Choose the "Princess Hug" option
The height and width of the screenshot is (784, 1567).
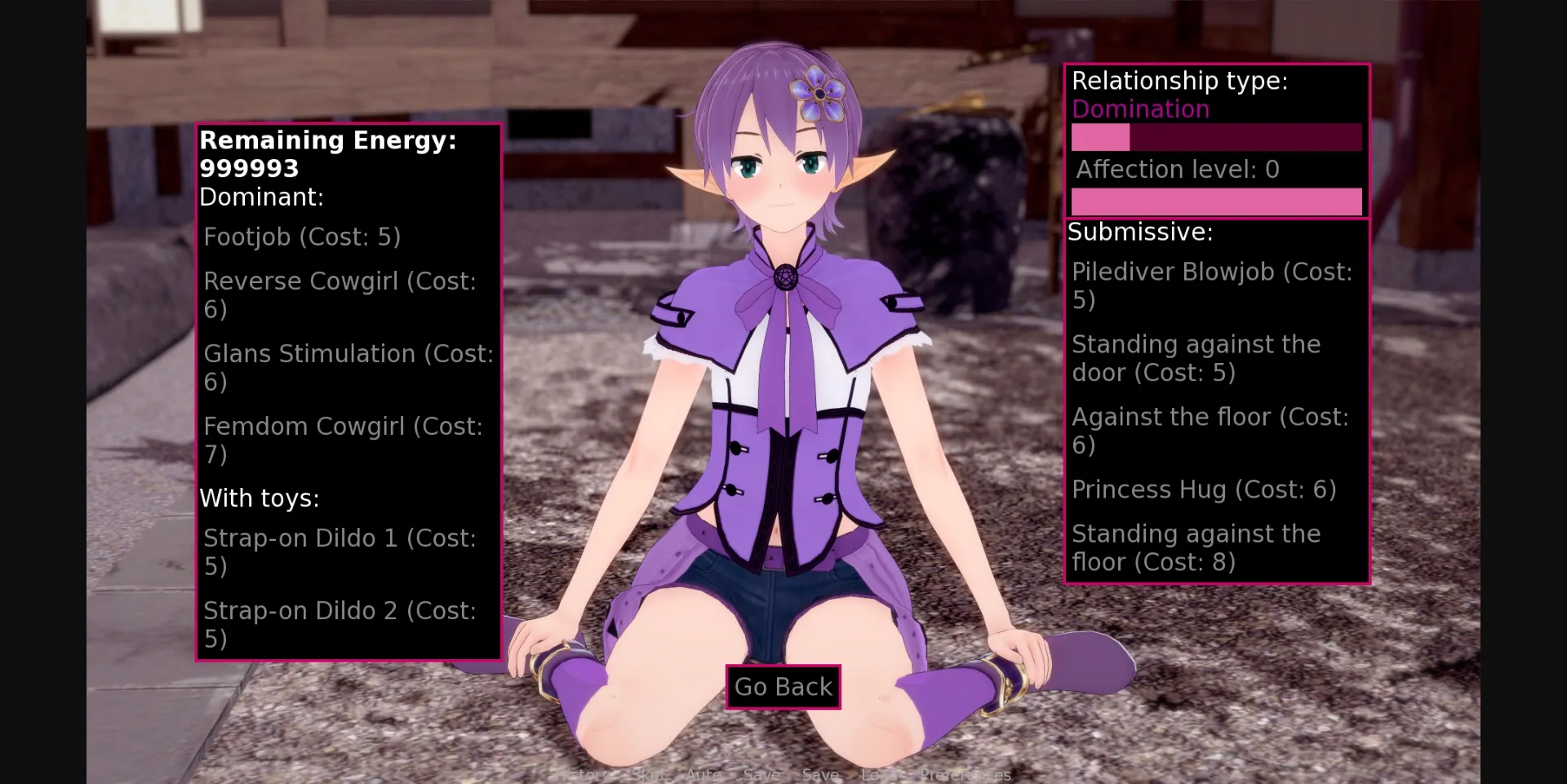[1204, 489]
